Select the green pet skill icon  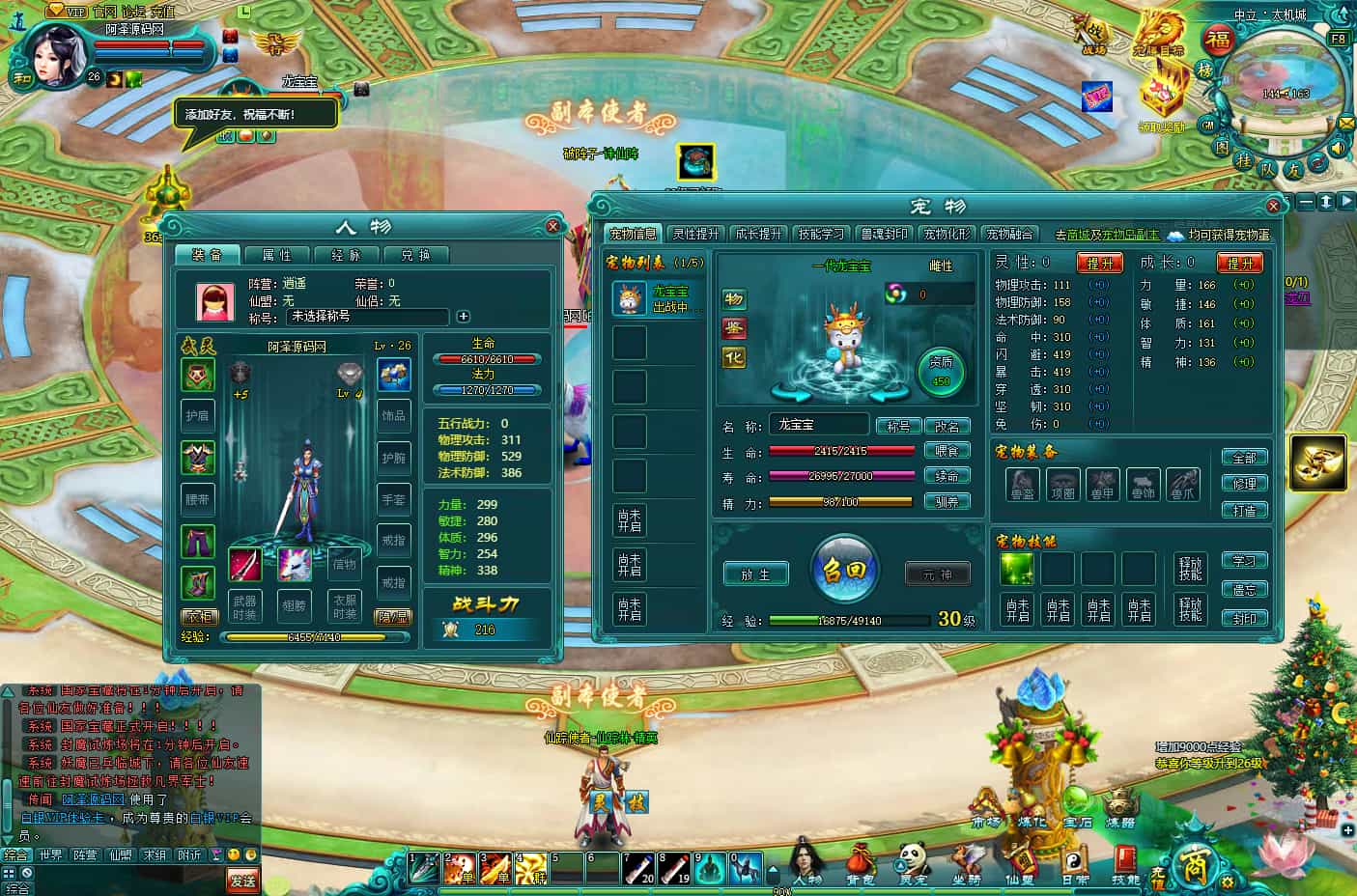(1016, 570)
